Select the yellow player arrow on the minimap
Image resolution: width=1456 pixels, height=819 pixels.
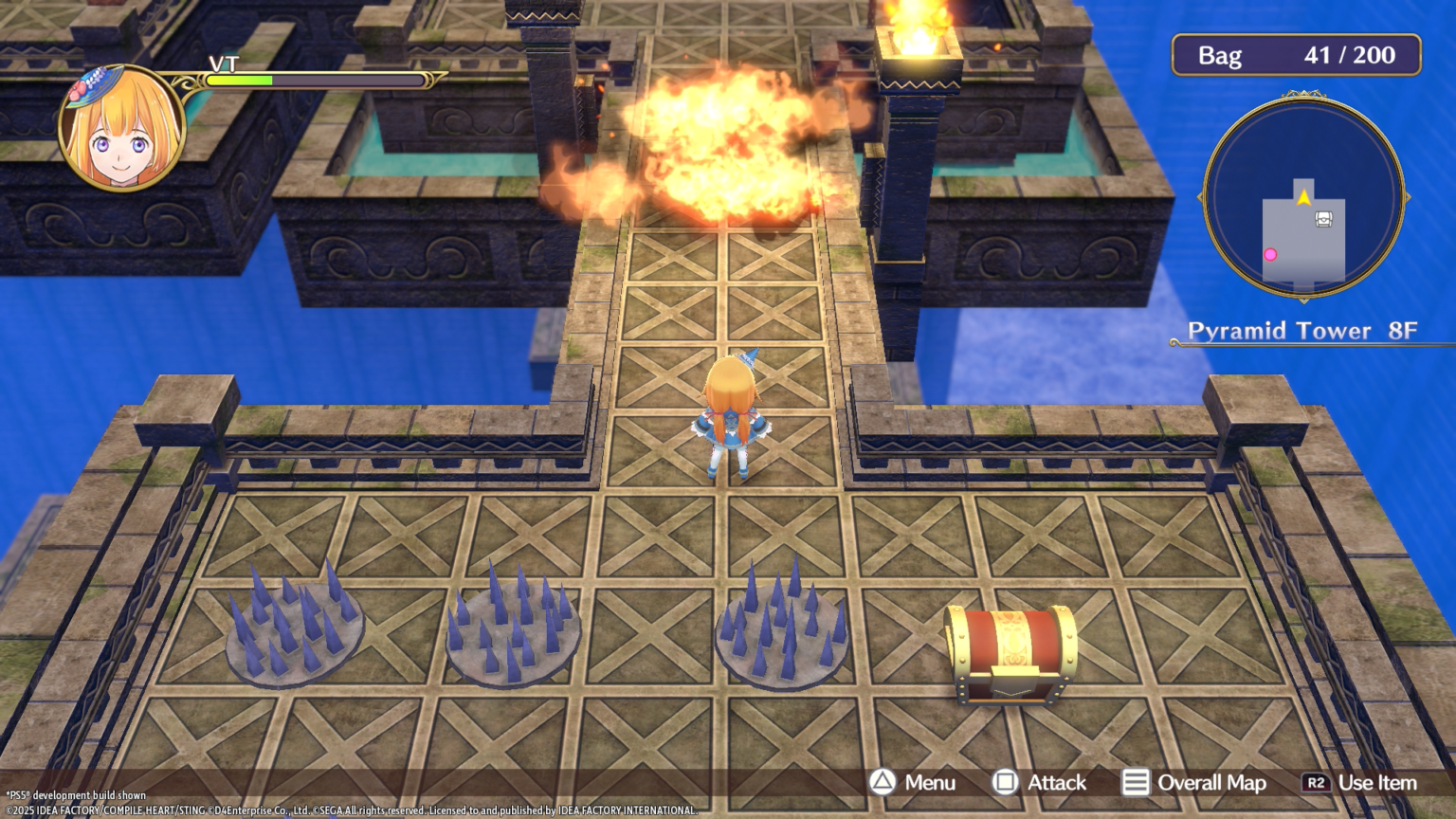[1304, 197]
